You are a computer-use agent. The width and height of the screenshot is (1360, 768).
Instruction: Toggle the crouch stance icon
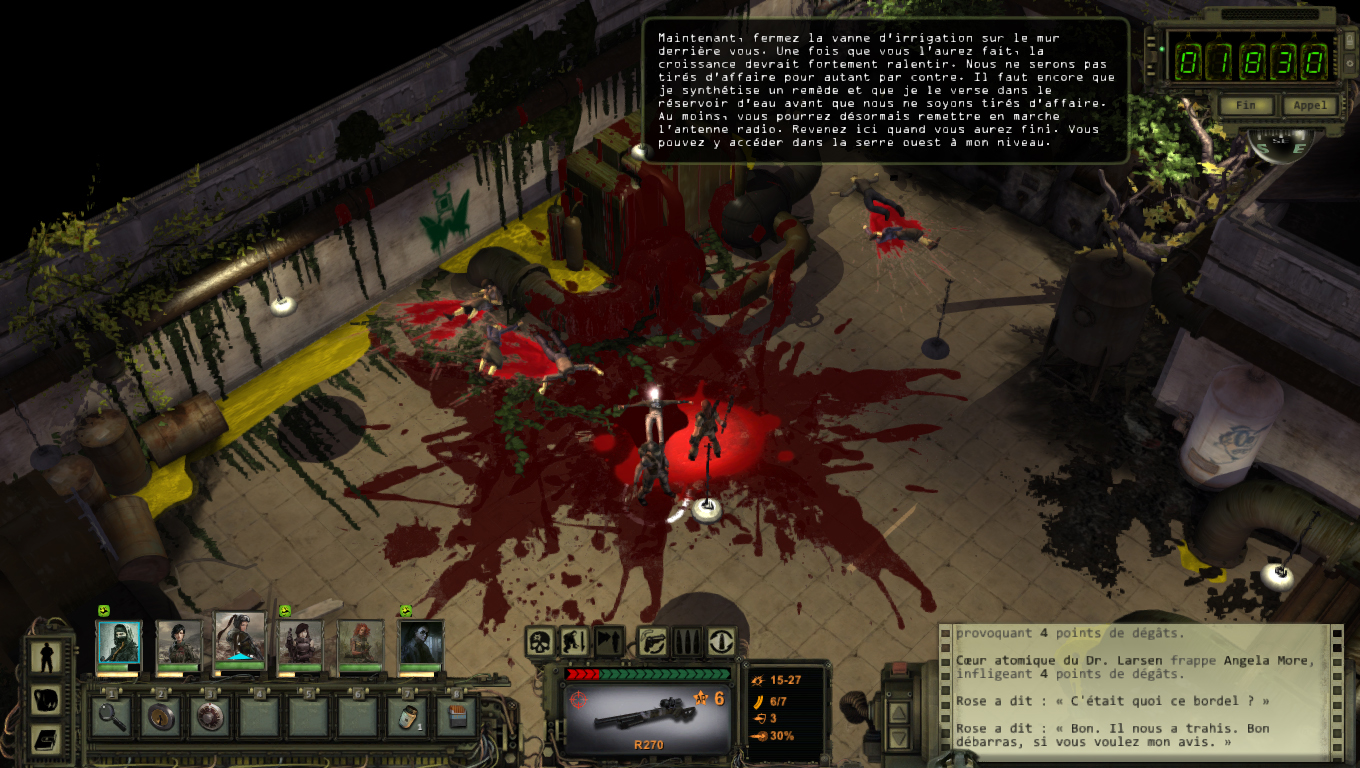pos(574,641)
